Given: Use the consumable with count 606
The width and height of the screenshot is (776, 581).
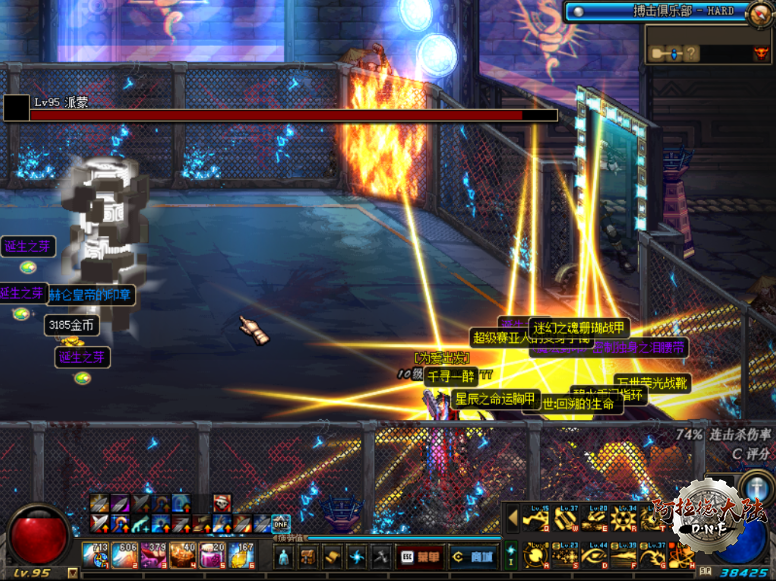Looking at the screenshot, I should [128, 555].
